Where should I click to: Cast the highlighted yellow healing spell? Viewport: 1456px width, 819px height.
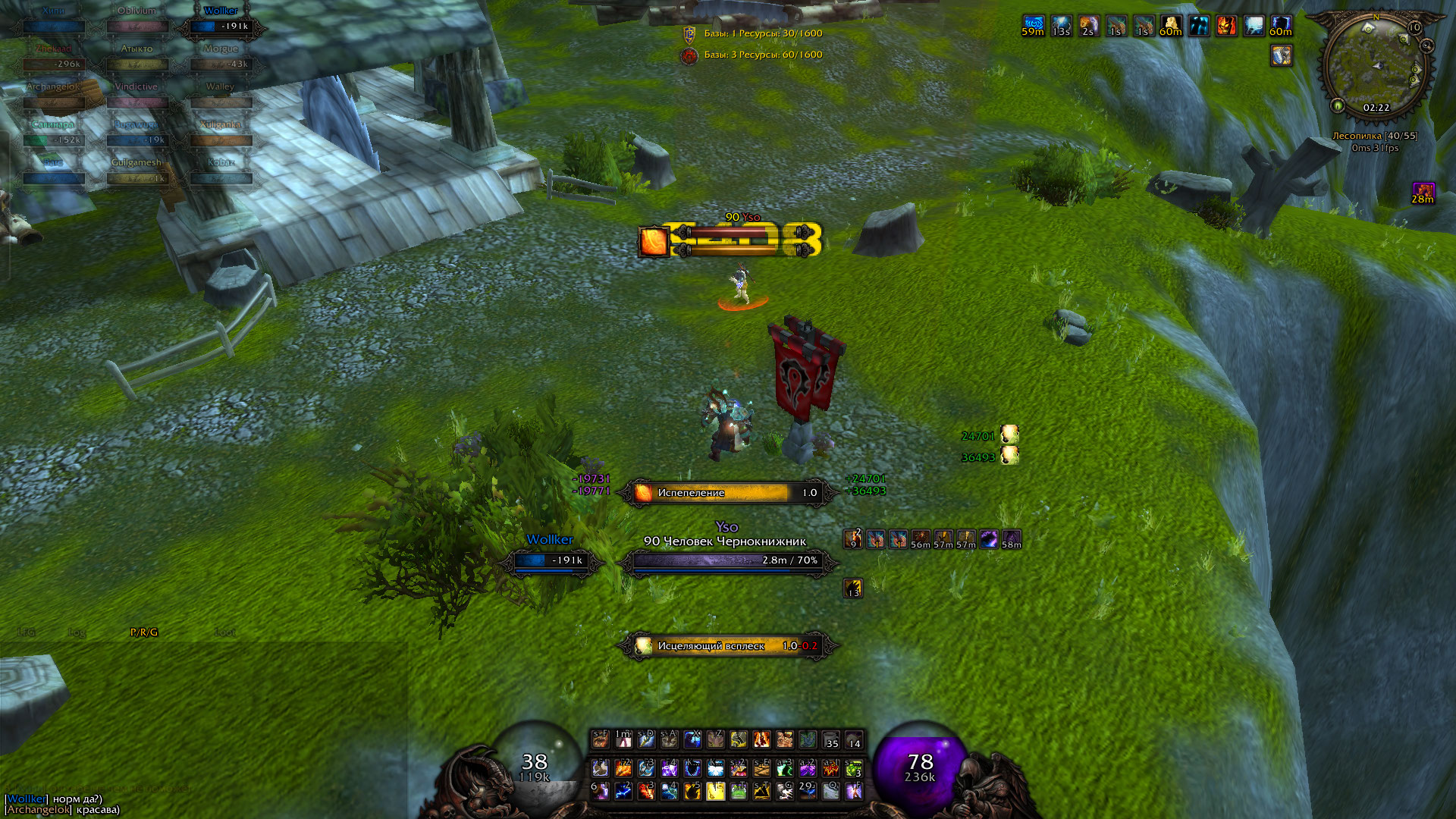tap(715, 792)
